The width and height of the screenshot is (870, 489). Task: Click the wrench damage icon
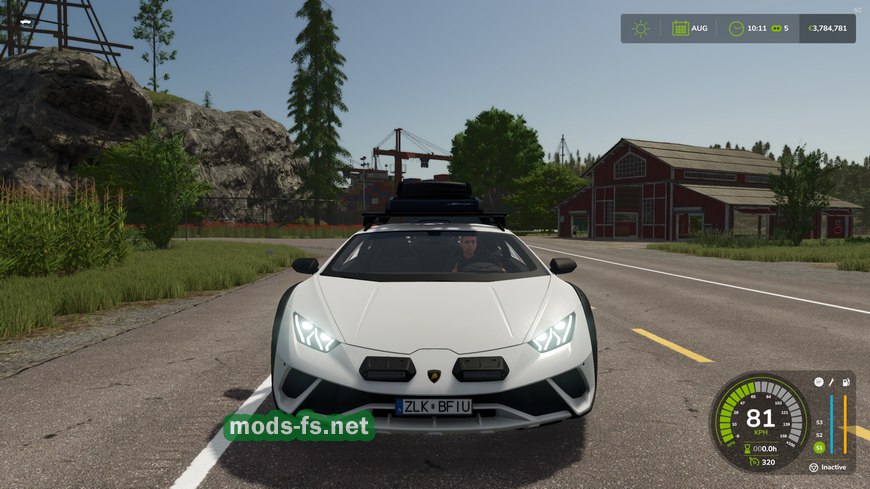click(x=831, y=382)
